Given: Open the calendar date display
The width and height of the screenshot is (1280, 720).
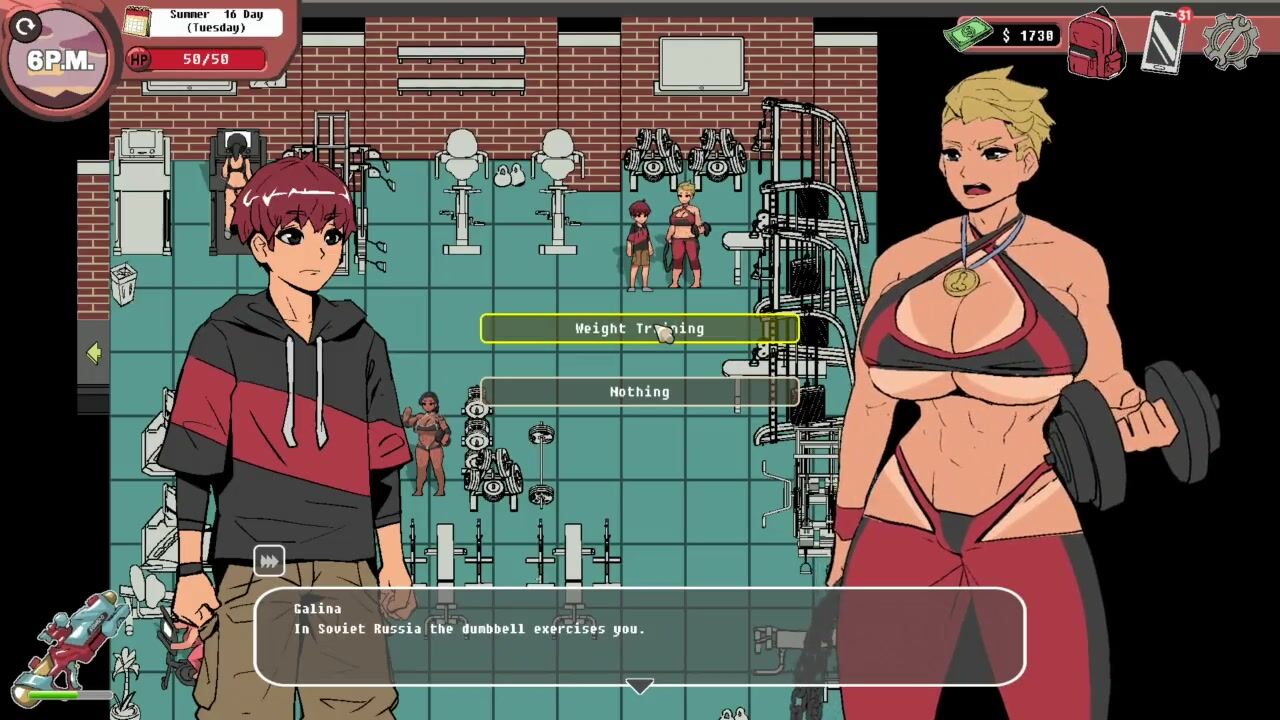Looking at the screenshot, I should tap(203, 21).
